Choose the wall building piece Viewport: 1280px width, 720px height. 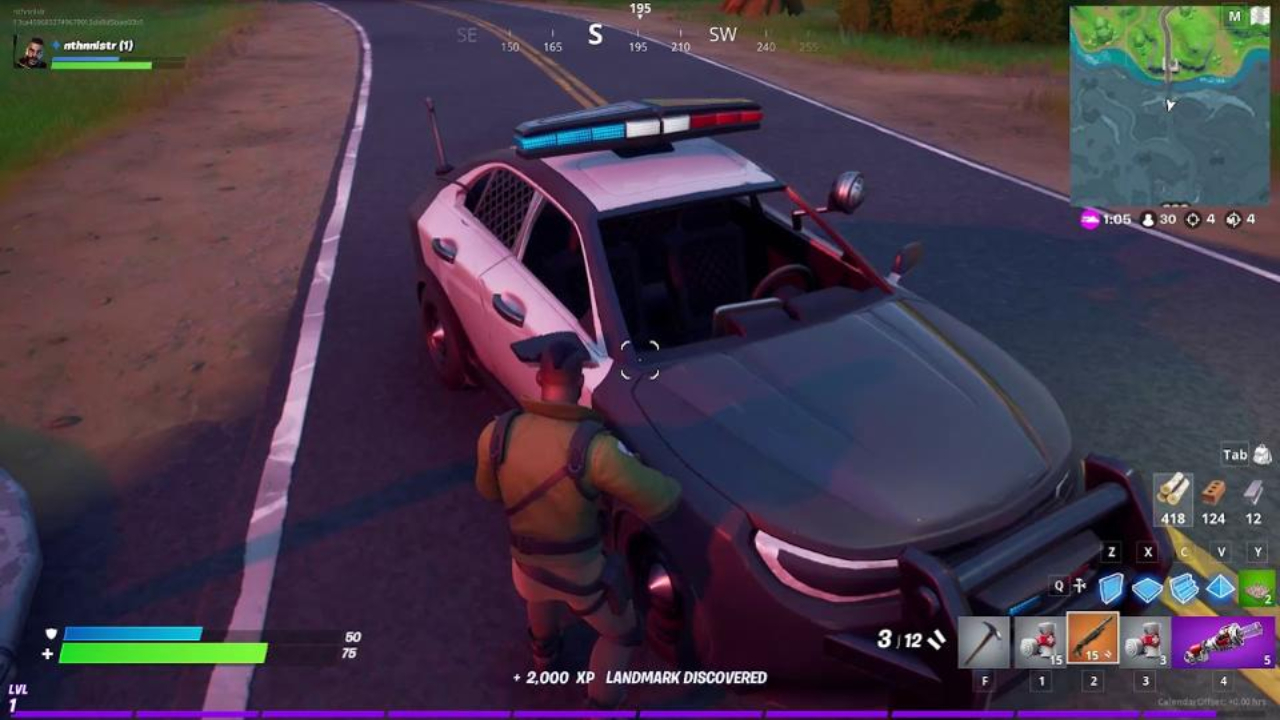pyautogui.click(x=1111, y=588)
